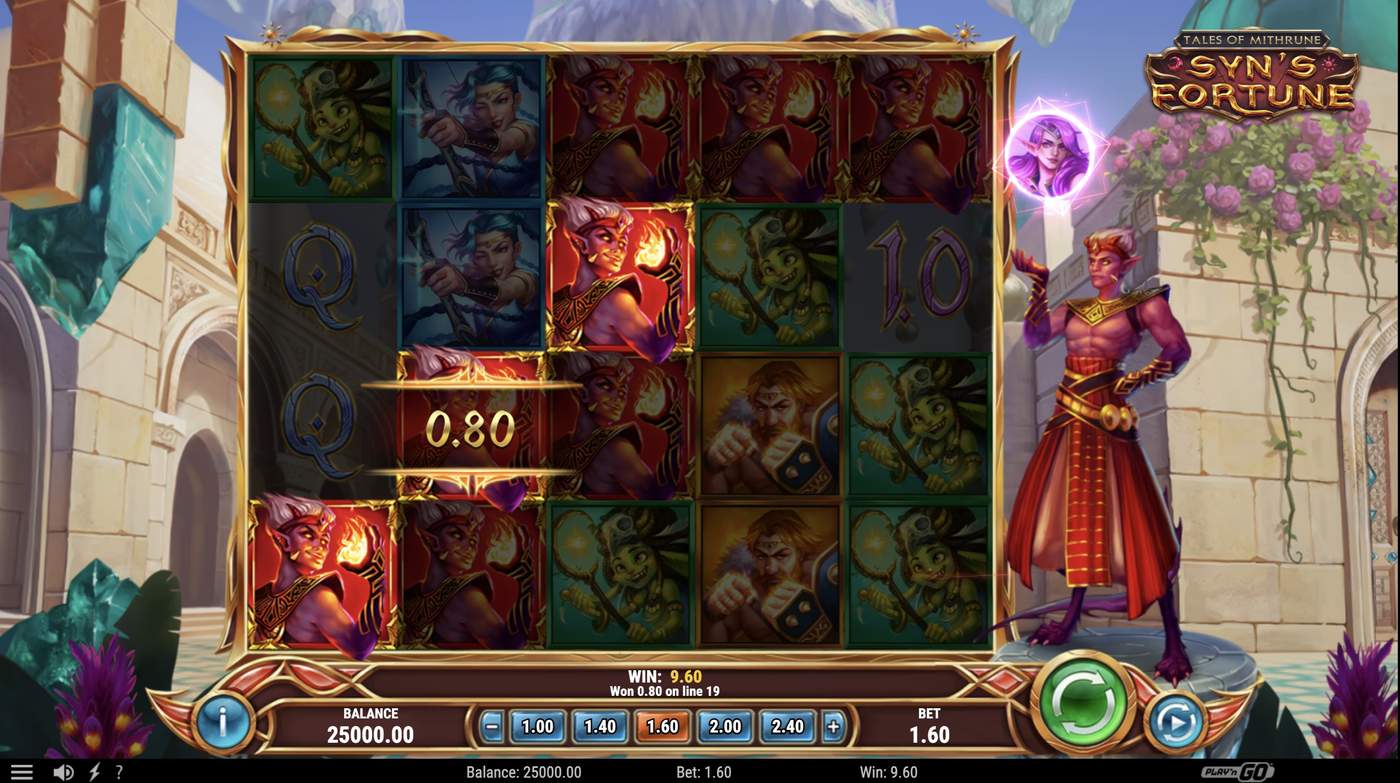Select the 1.40 bet value
This screenshot has height=783, width=1400.
pyautogui.click(x=598, y=727)
